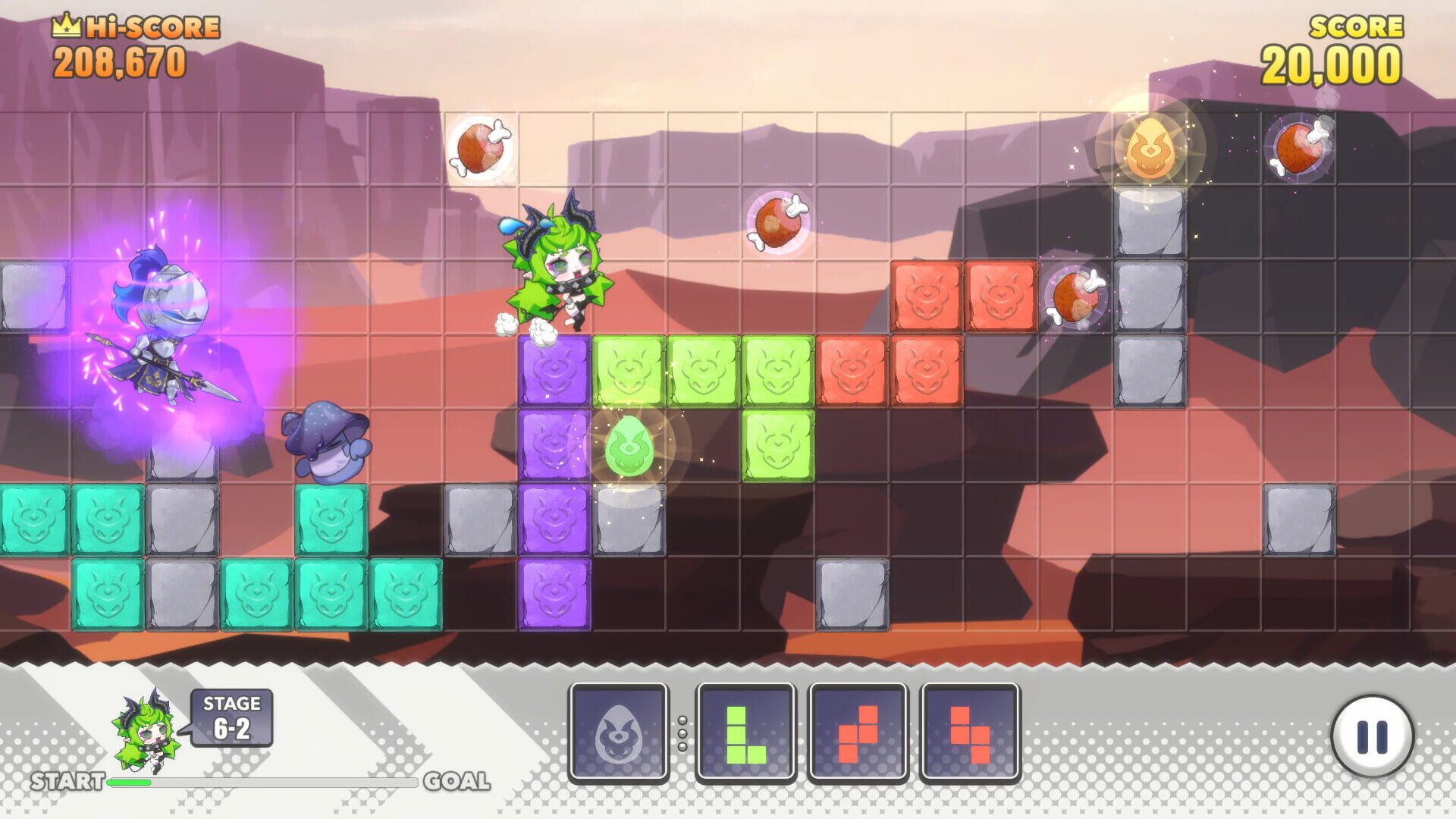Click the three dots beside the egg slot
This screenshot has width=1456, height=819.
[x=681, y=733]
